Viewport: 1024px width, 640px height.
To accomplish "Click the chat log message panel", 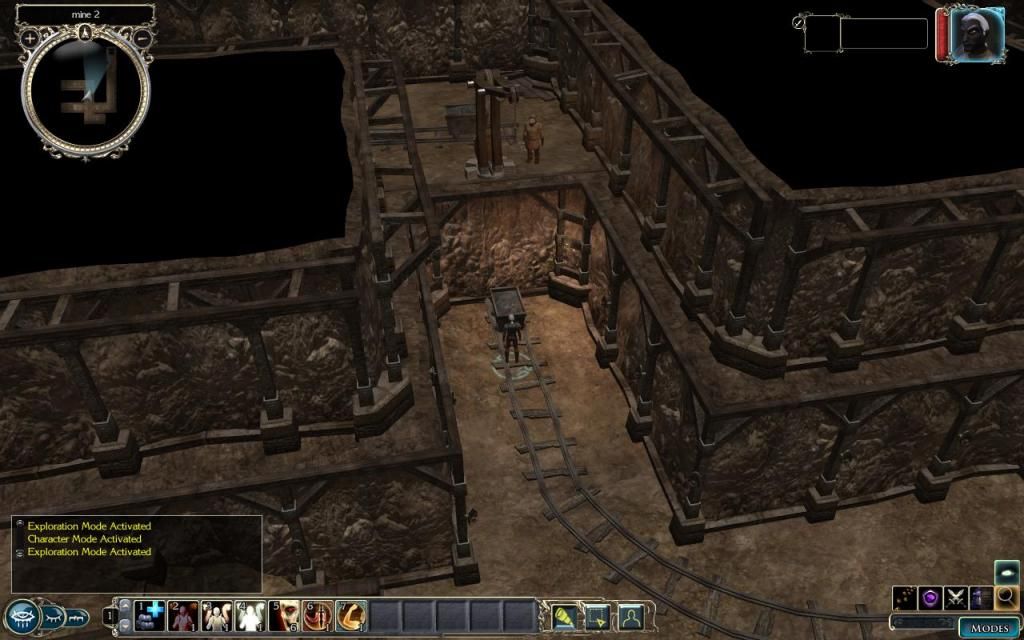I will tap(137, 552).
